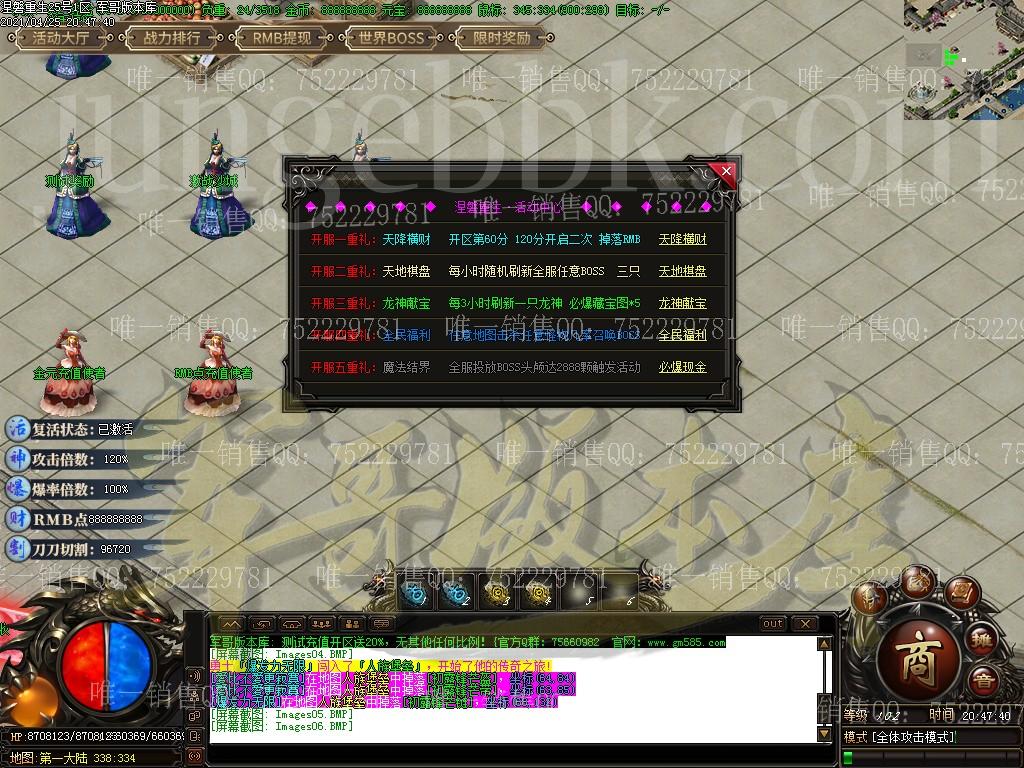Follow the underlined 龙神献宝 link
Viewport: 1024px width, 768px height.
click(x=682, y=303)
